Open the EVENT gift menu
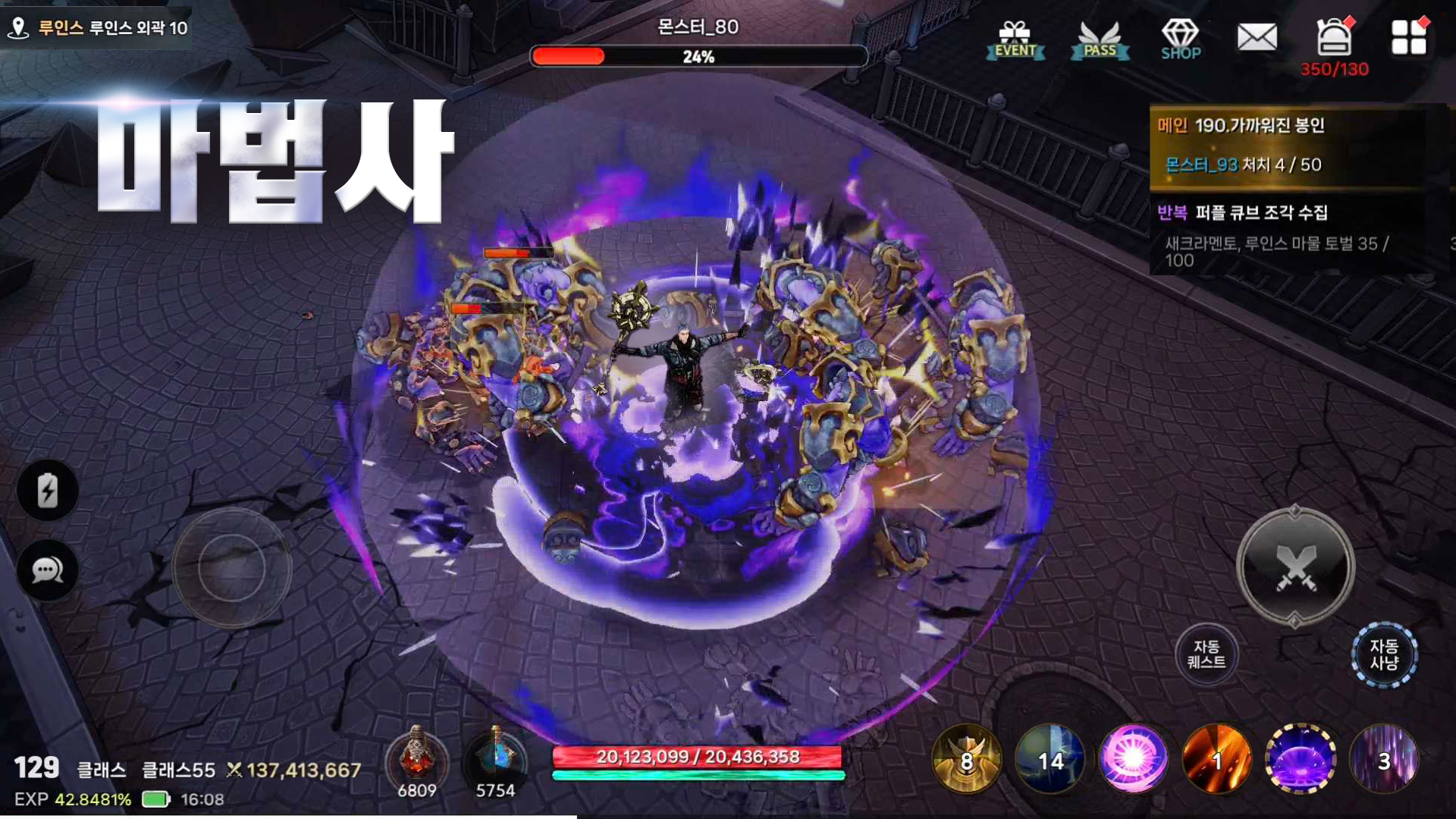 tap(1015, 39)
